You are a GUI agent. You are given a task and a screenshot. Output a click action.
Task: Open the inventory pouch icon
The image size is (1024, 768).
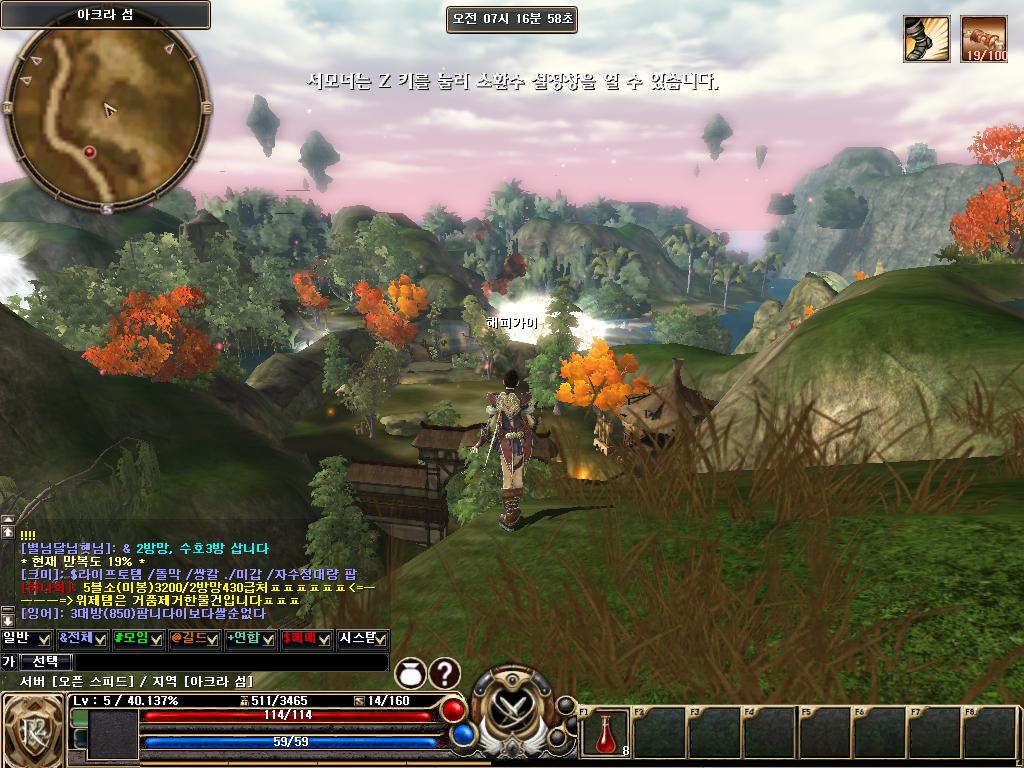point(411,674)
